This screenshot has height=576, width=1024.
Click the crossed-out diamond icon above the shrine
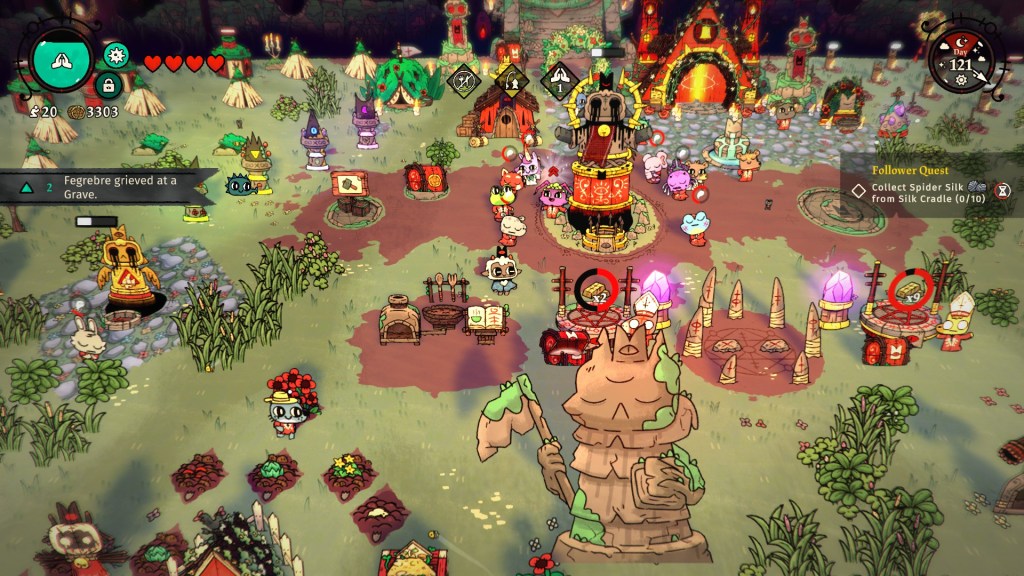(462, 80)
